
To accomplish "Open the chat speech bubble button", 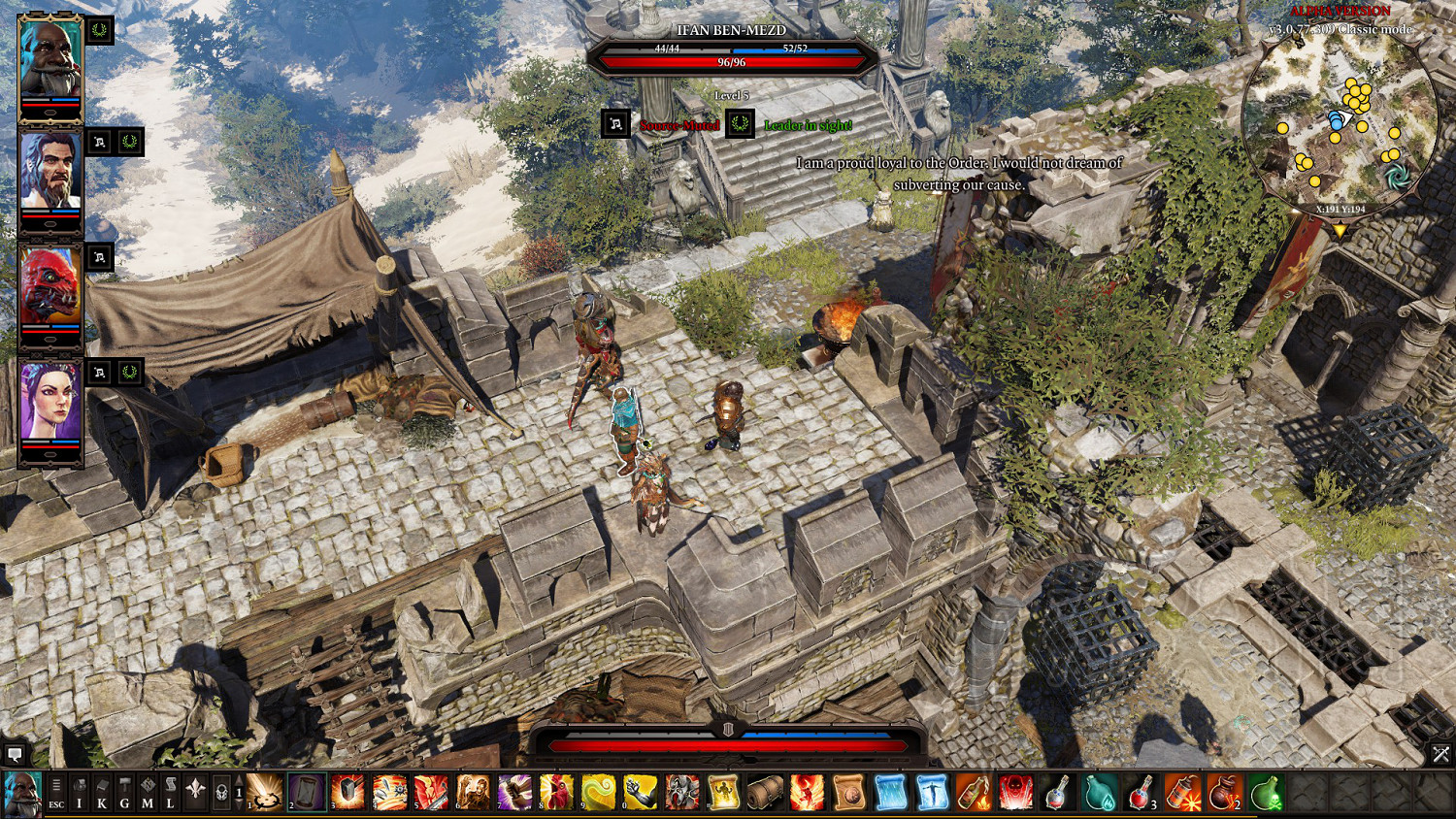I will 14,753.
